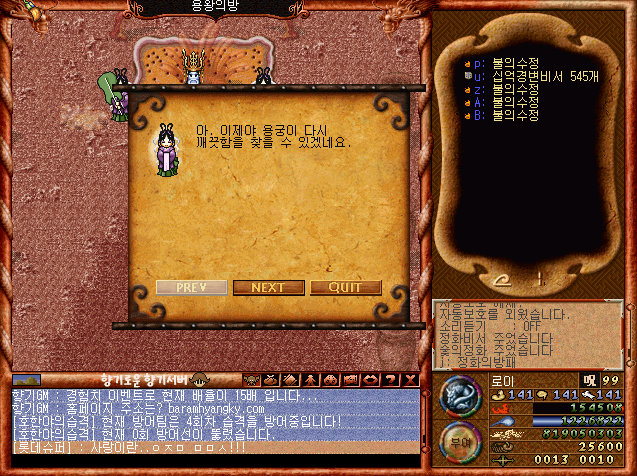Select the 불의수정 item in slot B
Viewport: 637px width, 476px height.
509,114
